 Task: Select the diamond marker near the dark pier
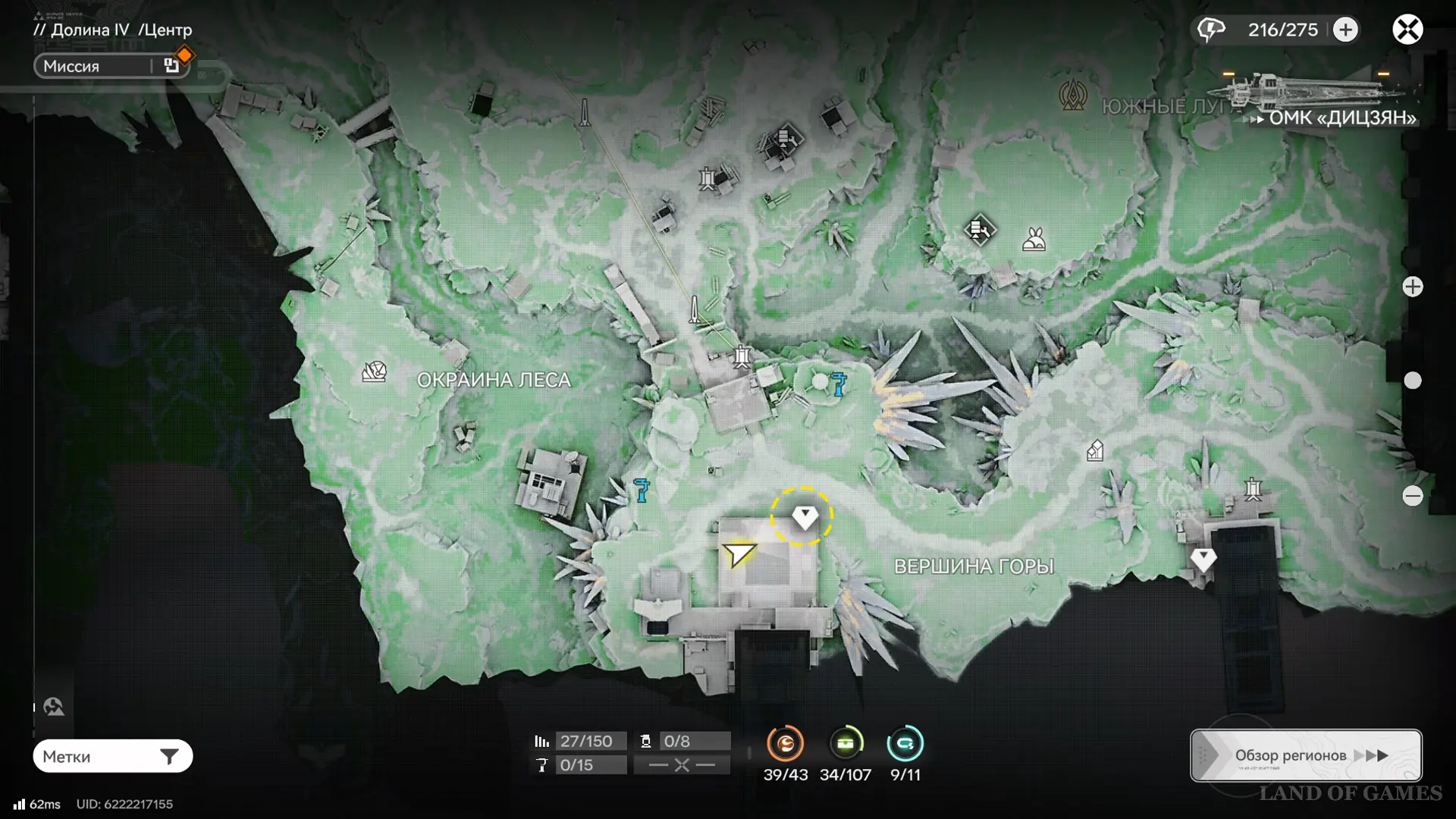tap(1203, 560)
